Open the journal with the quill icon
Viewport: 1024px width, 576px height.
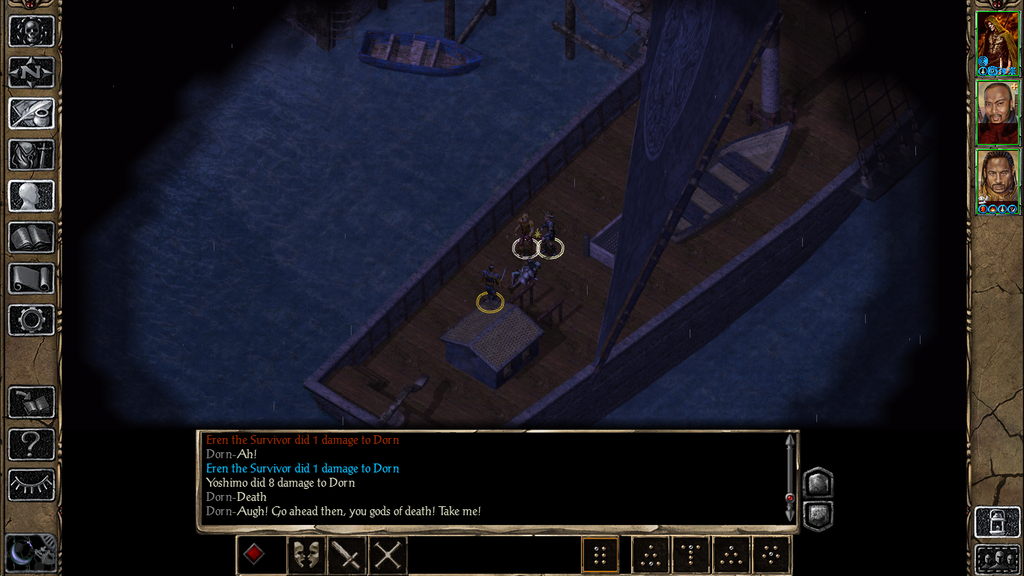click(31, 113)
